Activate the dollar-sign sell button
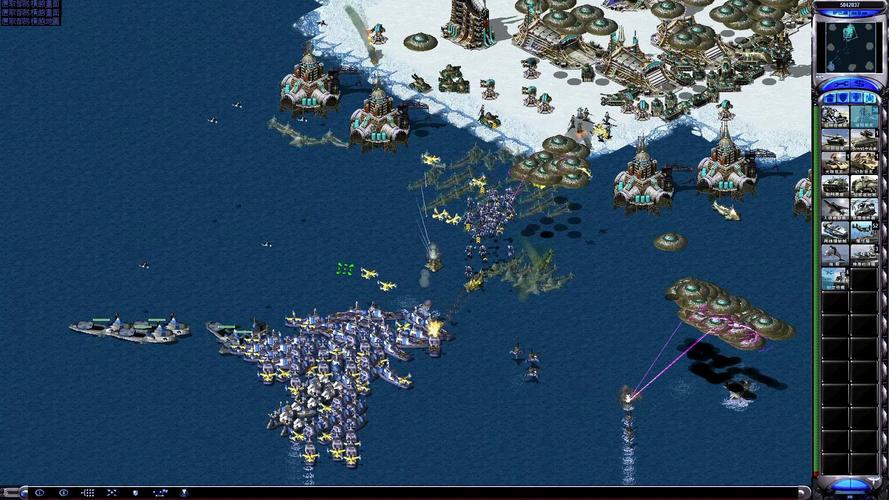Screen dimensions: 889x500 [x=861, y=84]
